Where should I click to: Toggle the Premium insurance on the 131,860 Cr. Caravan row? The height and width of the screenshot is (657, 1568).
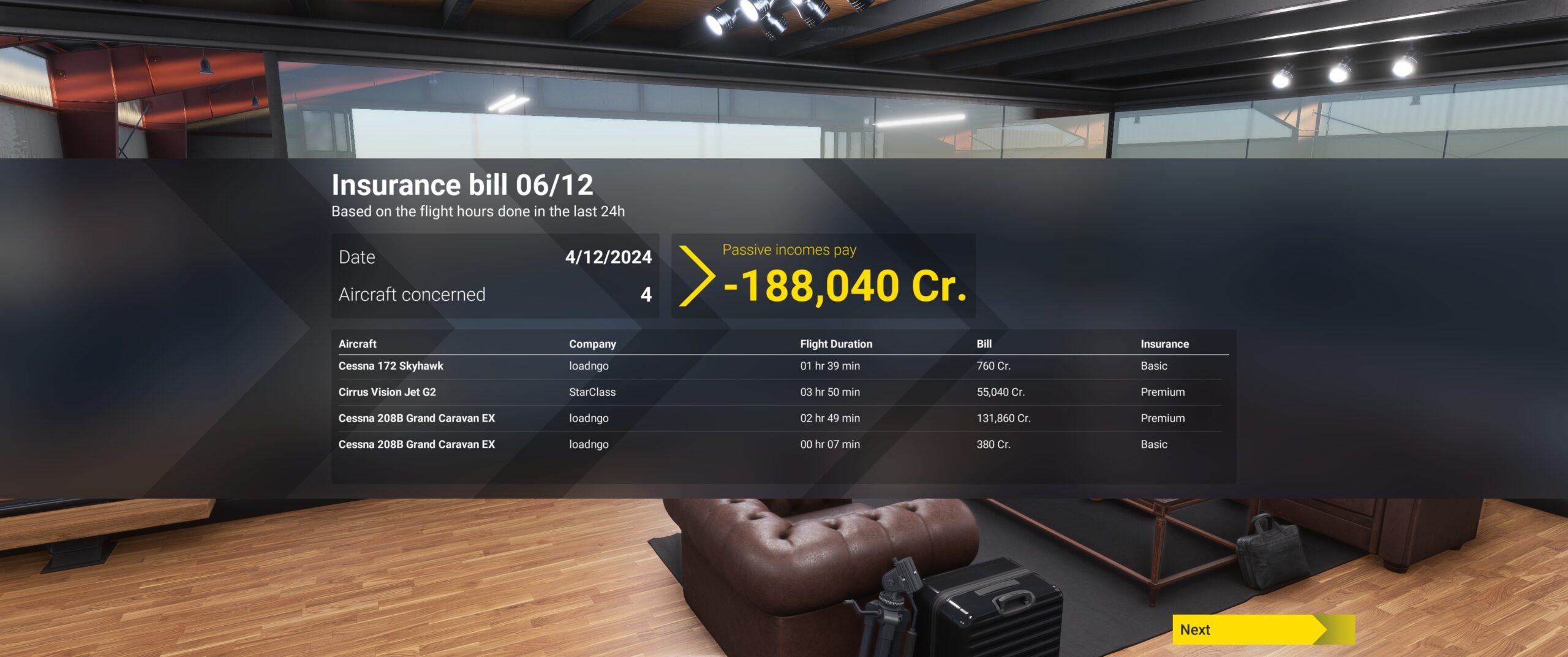click(1162, 418)
